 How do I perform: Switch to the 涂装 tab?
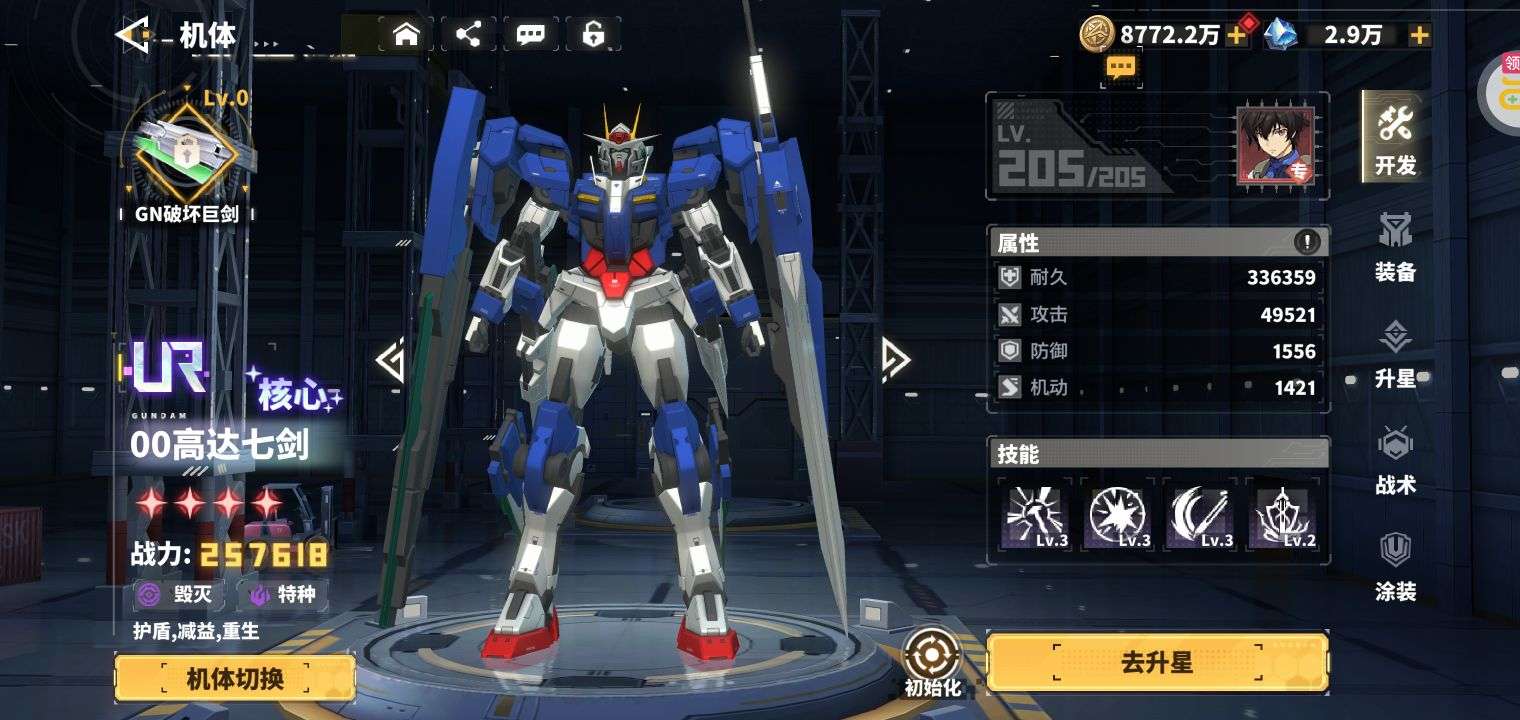coord(1395,566)
